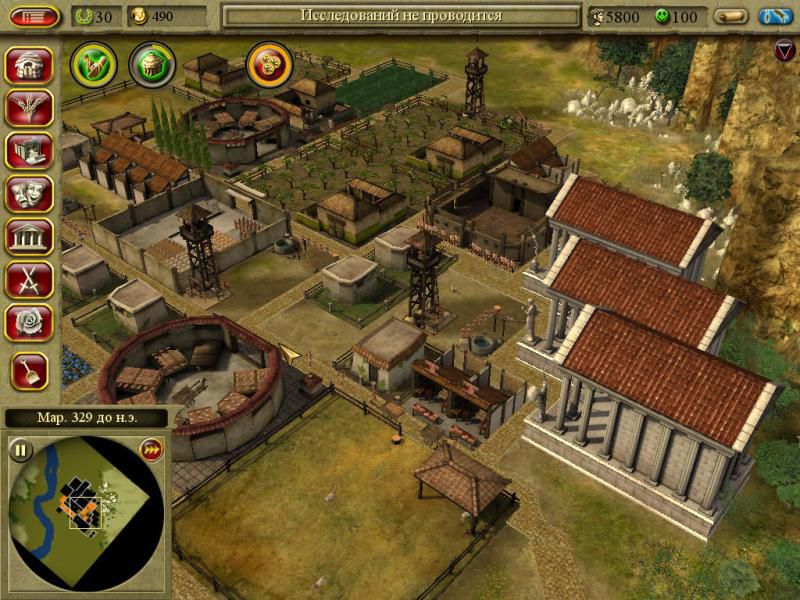Open the building-with-columns build category
The width and height of the screenshot is (800, 600).
[x=29, y=151]
